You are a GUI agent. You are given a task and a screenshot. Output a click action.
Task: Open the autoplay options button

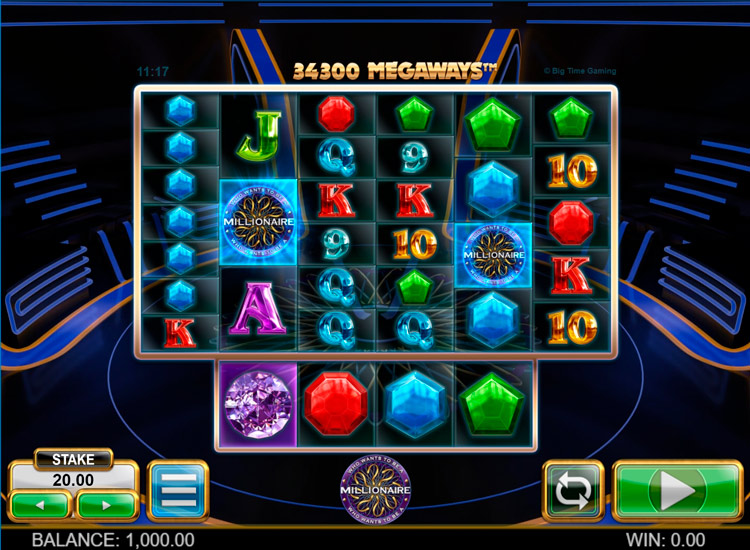[573, 491]
